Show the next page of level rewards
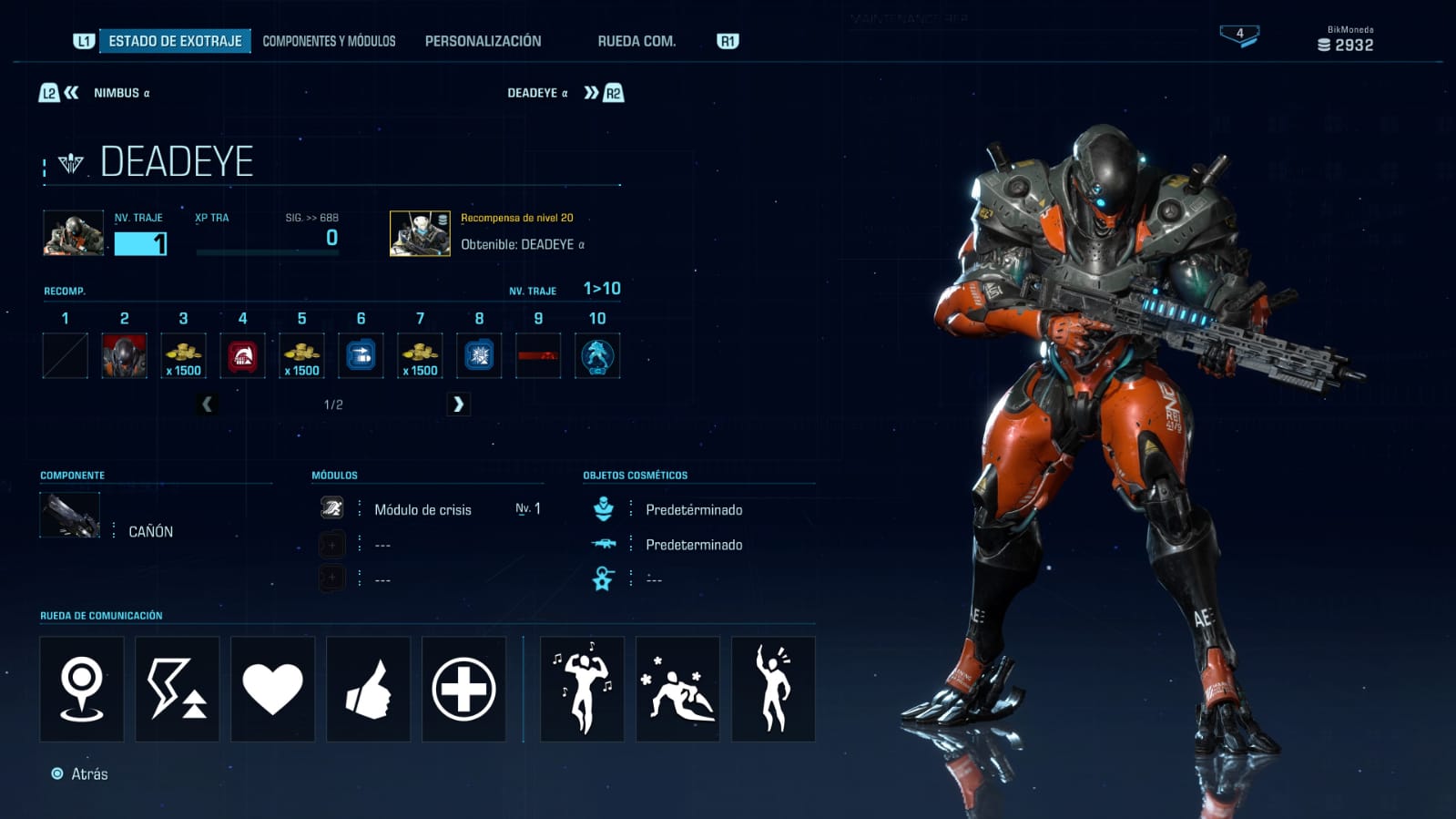Viewport: 1456px width, 819px height. coord(458,404)
